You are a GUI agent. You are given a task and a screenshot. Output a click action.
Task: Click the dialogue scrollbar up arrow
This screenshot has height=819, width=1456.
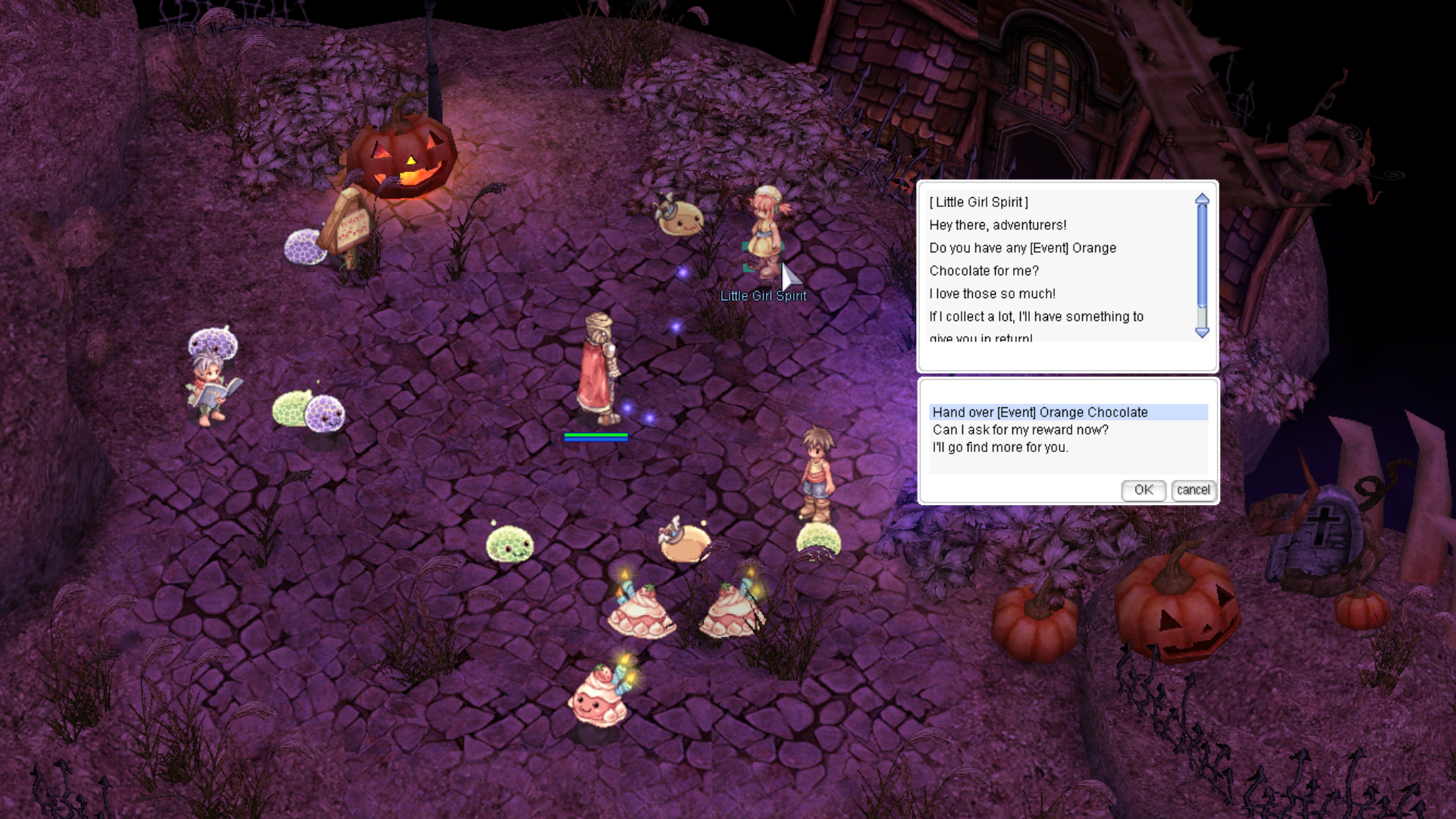pyautogui.click(x=1202, y=199)
